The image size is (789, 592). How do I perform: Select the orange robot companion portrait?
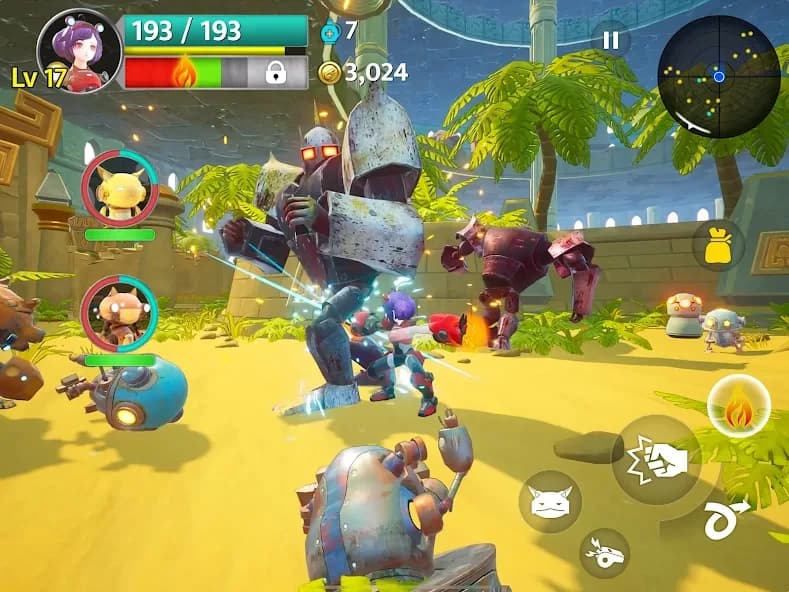[x=119, y=313]
